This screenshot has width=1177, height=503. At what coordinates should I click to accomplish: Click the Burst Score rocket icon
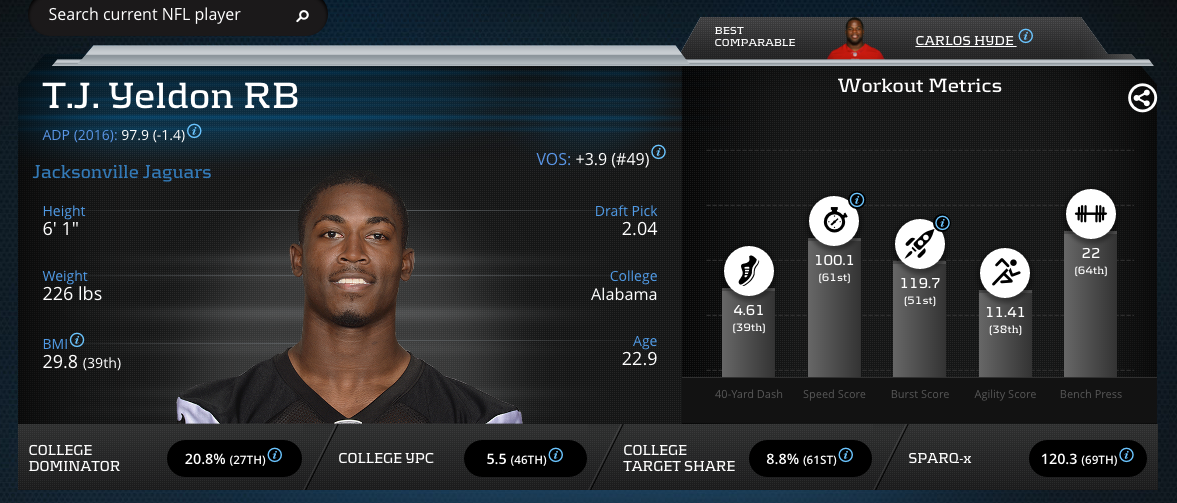pyautogui.click(x=919, y=243)
